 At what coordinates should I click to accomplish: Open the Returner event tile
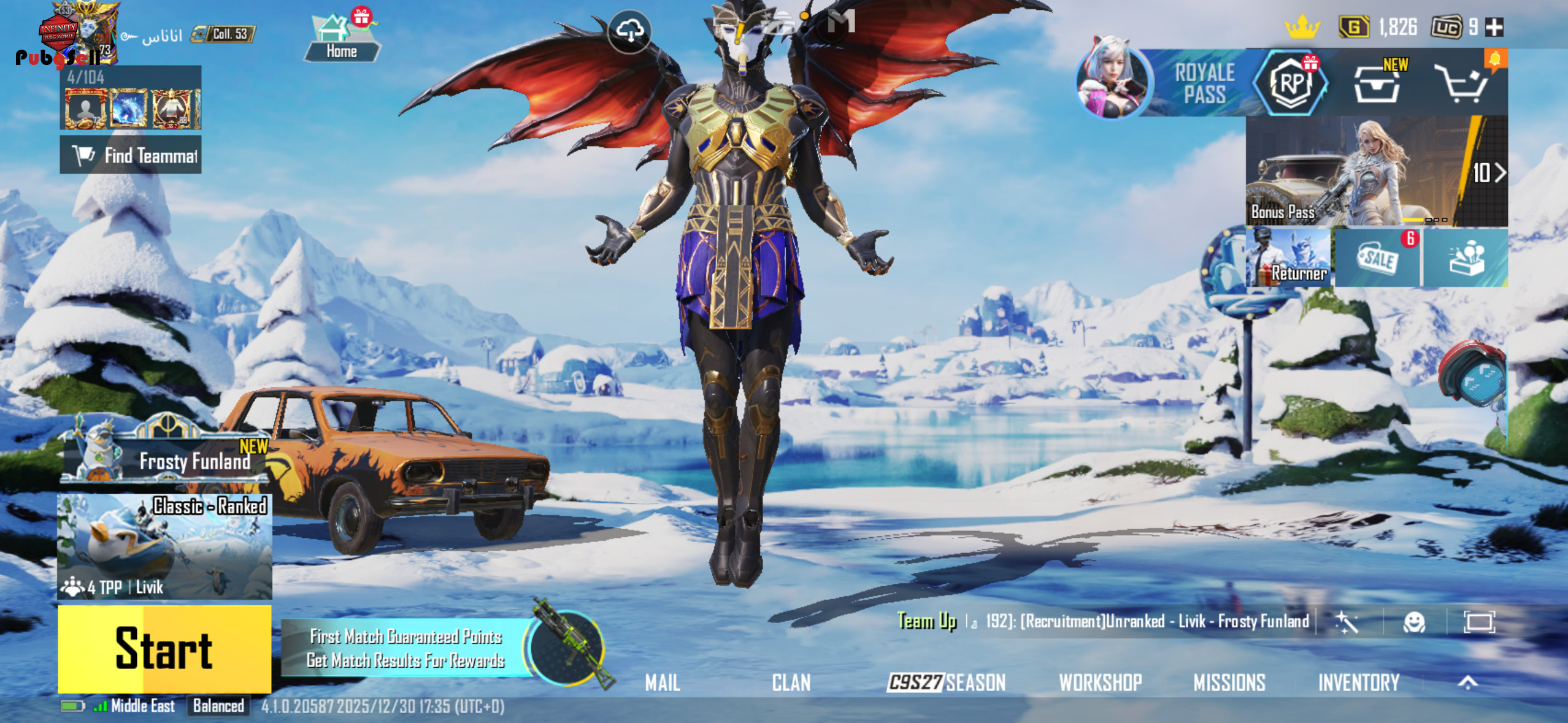pos(1288,258)
